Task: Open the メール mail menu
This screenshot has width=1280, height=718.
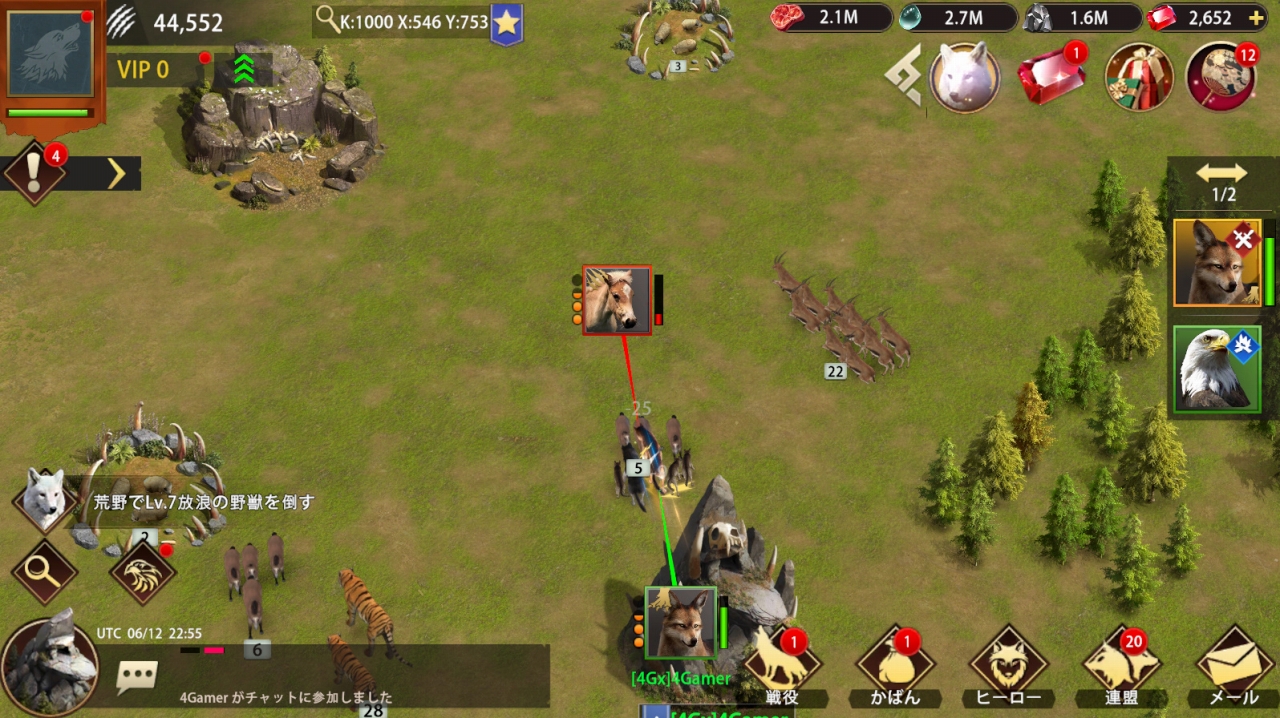Action: (x=1234, y=665)
